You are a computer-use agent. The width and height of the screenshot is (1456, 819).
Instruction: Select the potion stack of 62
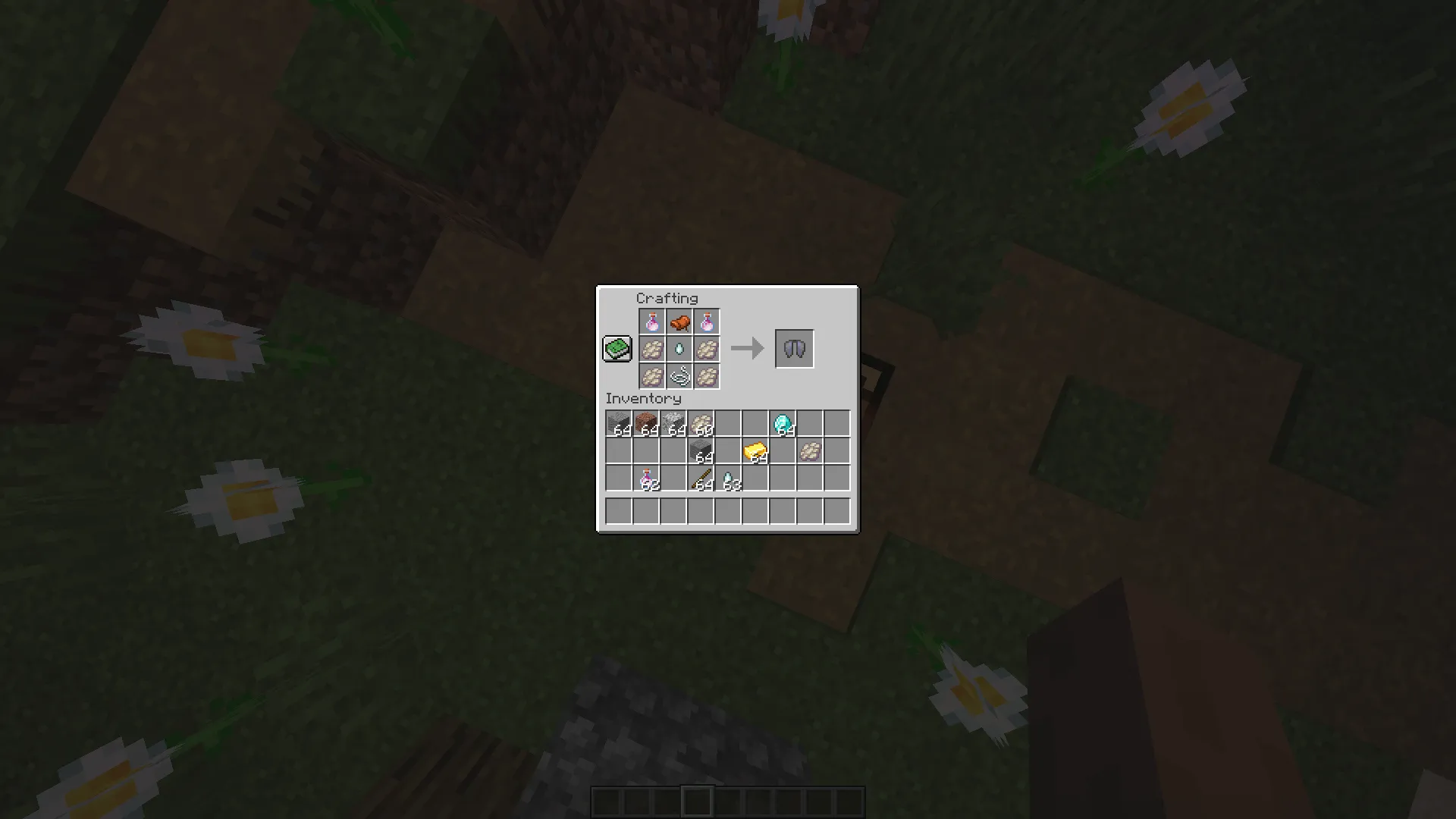tap(645, 478)
